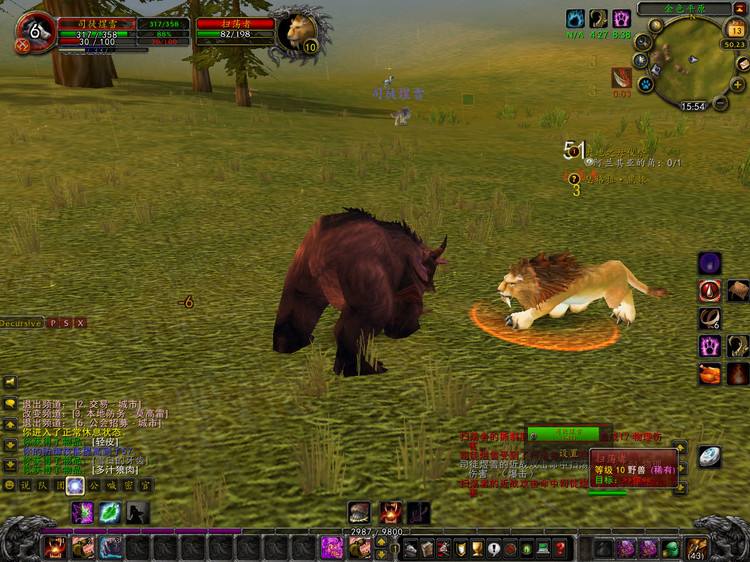Open the emote smiley chat button
The height and width of the screenshot is (562, 750).
click(x=10, y=485)
